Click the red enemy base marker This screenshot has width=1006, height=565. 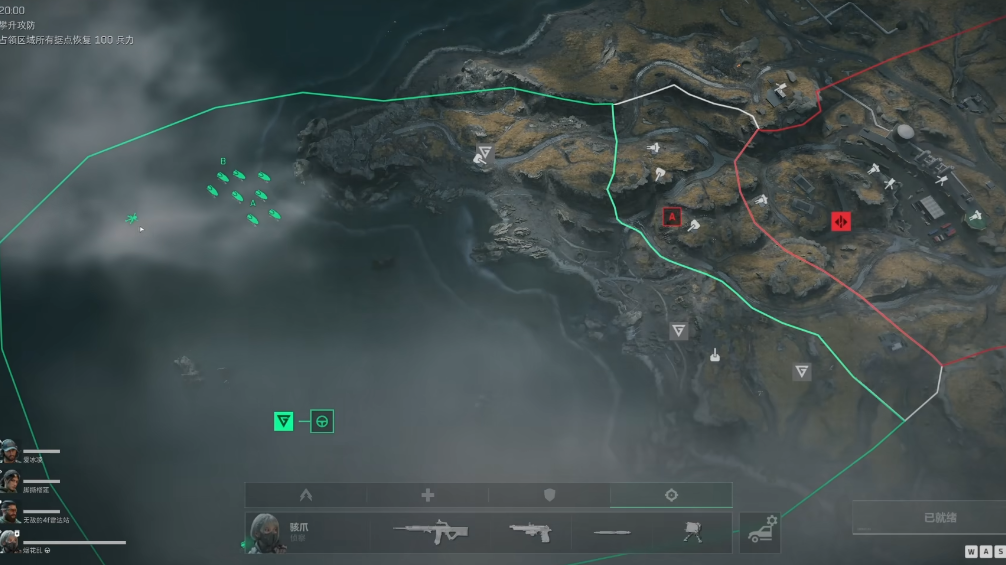(x=841, y=221)
